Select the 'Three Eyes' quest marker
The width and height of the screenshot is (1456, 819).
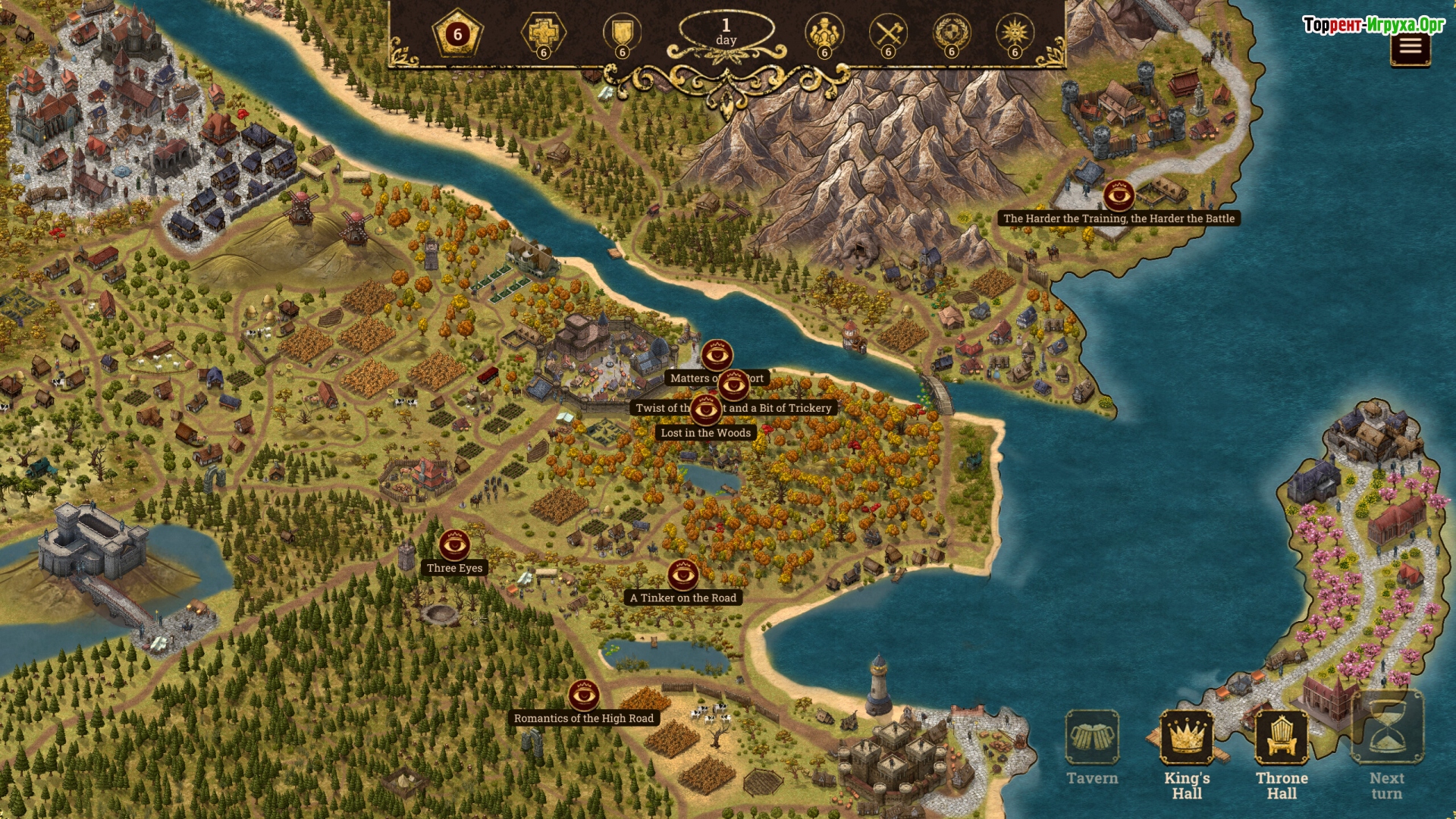(454, 544)
